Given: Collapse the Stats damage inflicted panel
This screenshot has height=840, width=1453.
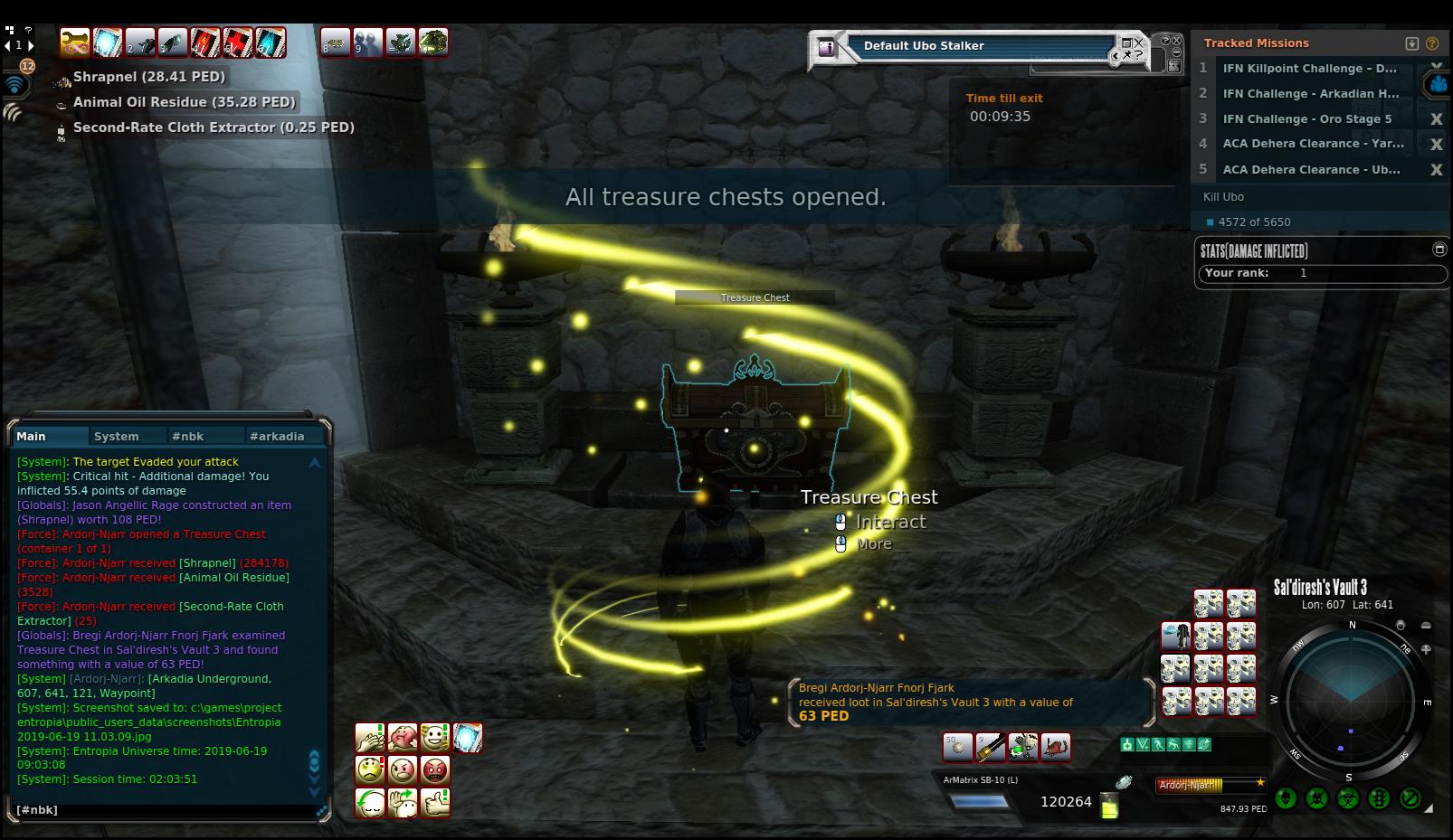Looking at the screenshot, I should (1439, 250).
